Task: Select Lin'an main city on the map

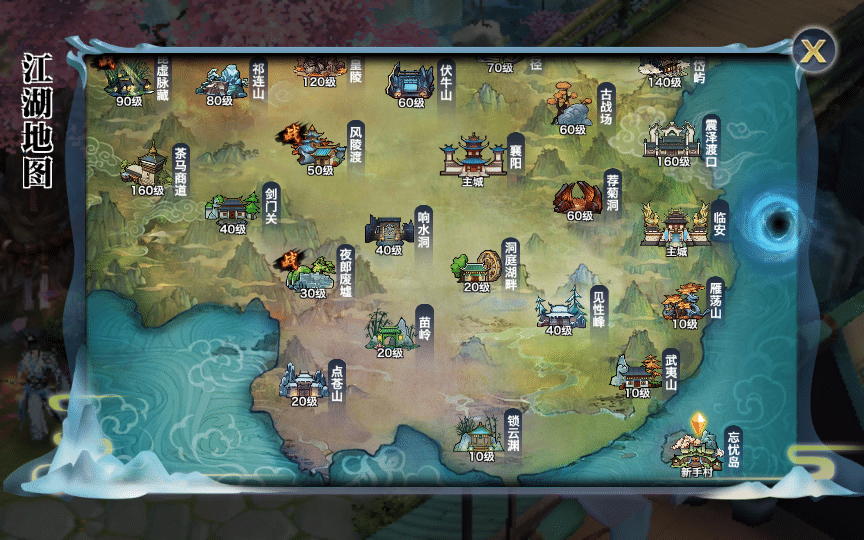Action: [677, 226]
